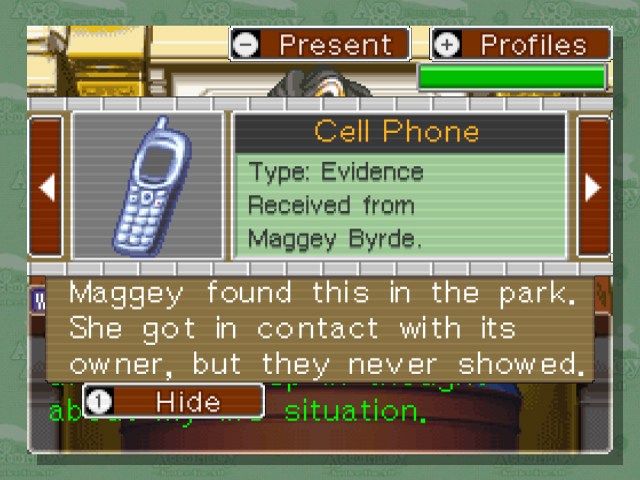The height and width of the screenshot is (480, 640).
Task: Go to the previous evidence with left arrow
Action: point(46,187)
